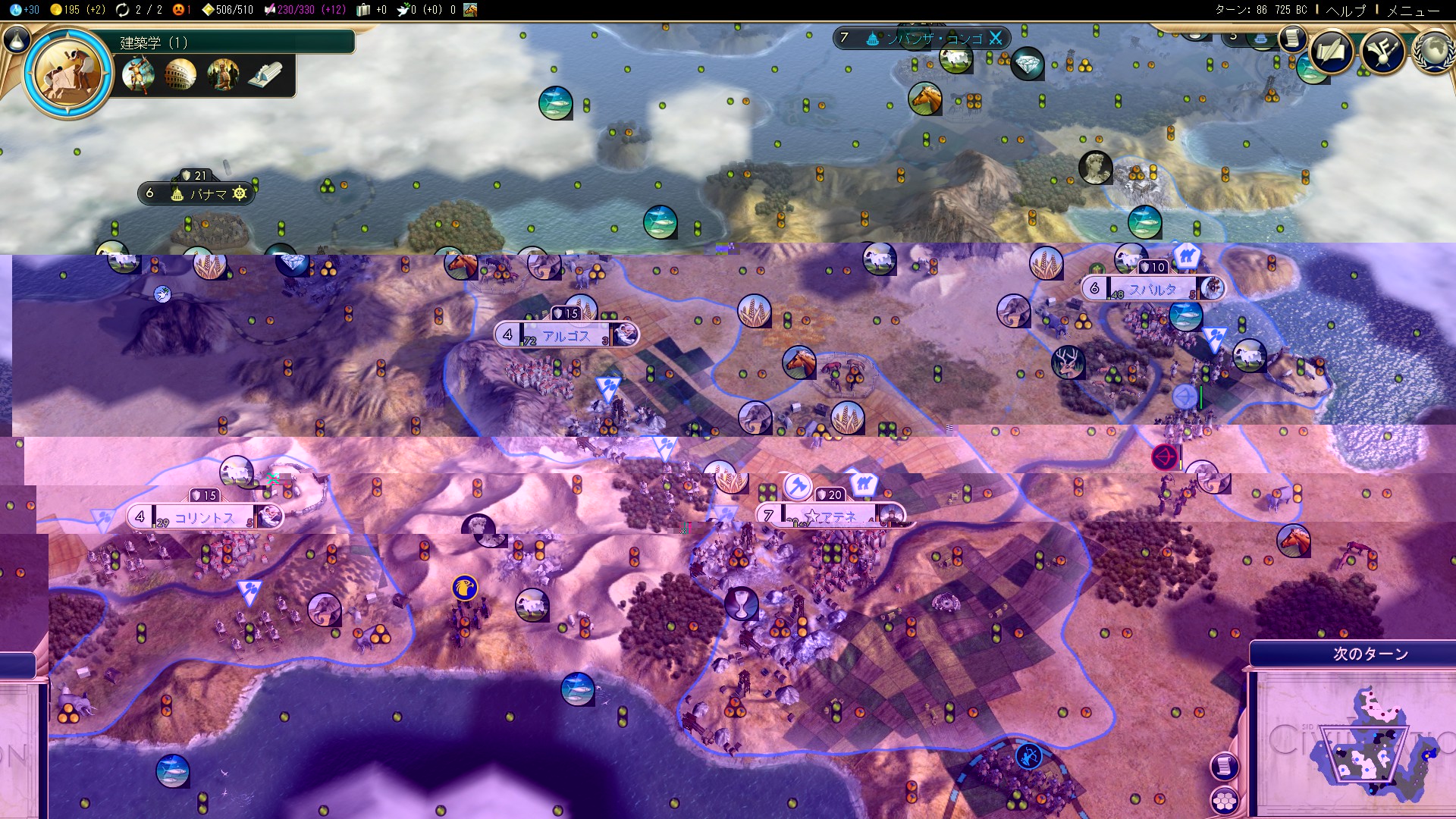Toggle the hex grid button beside minimap
The image size is (1456, 819).
[1224, 800]
